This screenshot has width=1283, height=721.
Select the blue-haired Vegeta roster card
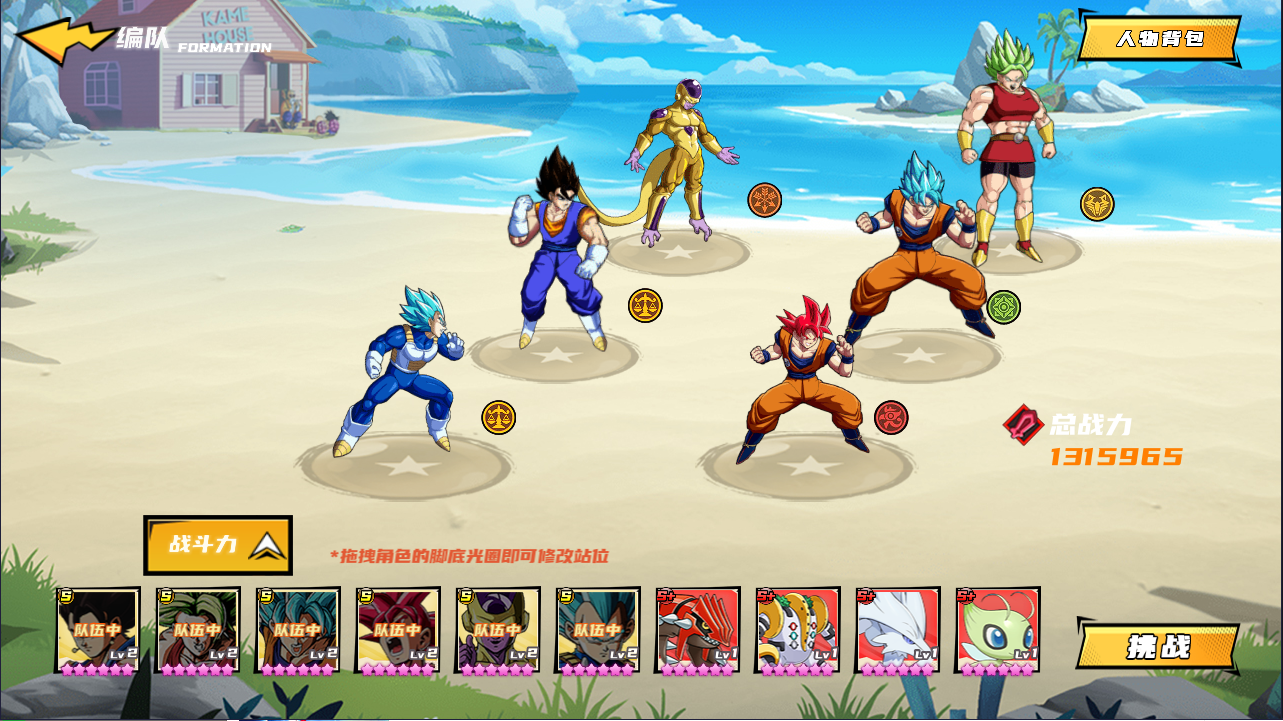598,630
